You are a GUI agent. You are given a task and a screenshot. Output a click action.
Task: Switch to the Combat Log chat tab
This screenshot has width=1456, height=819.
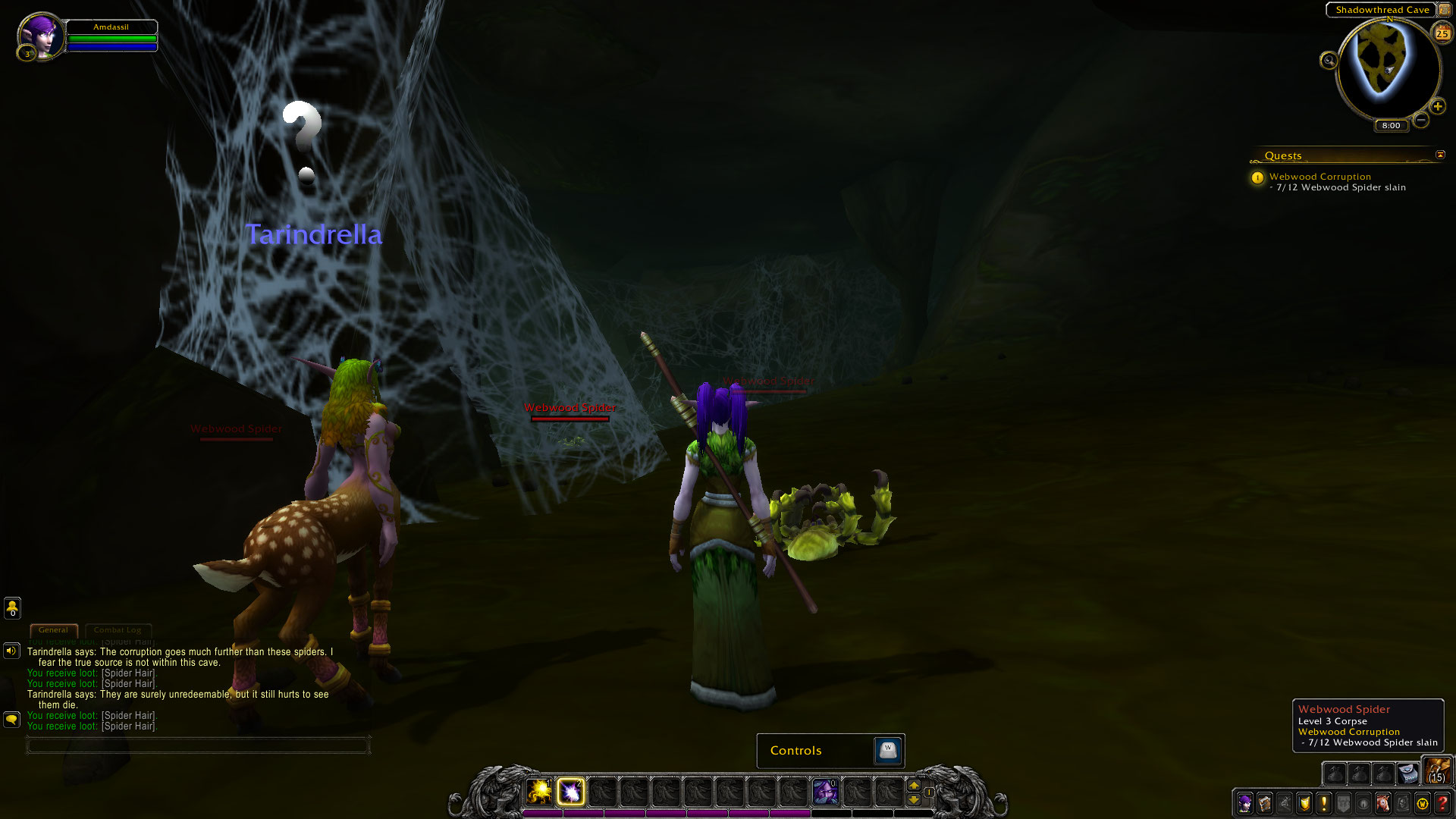118,630
